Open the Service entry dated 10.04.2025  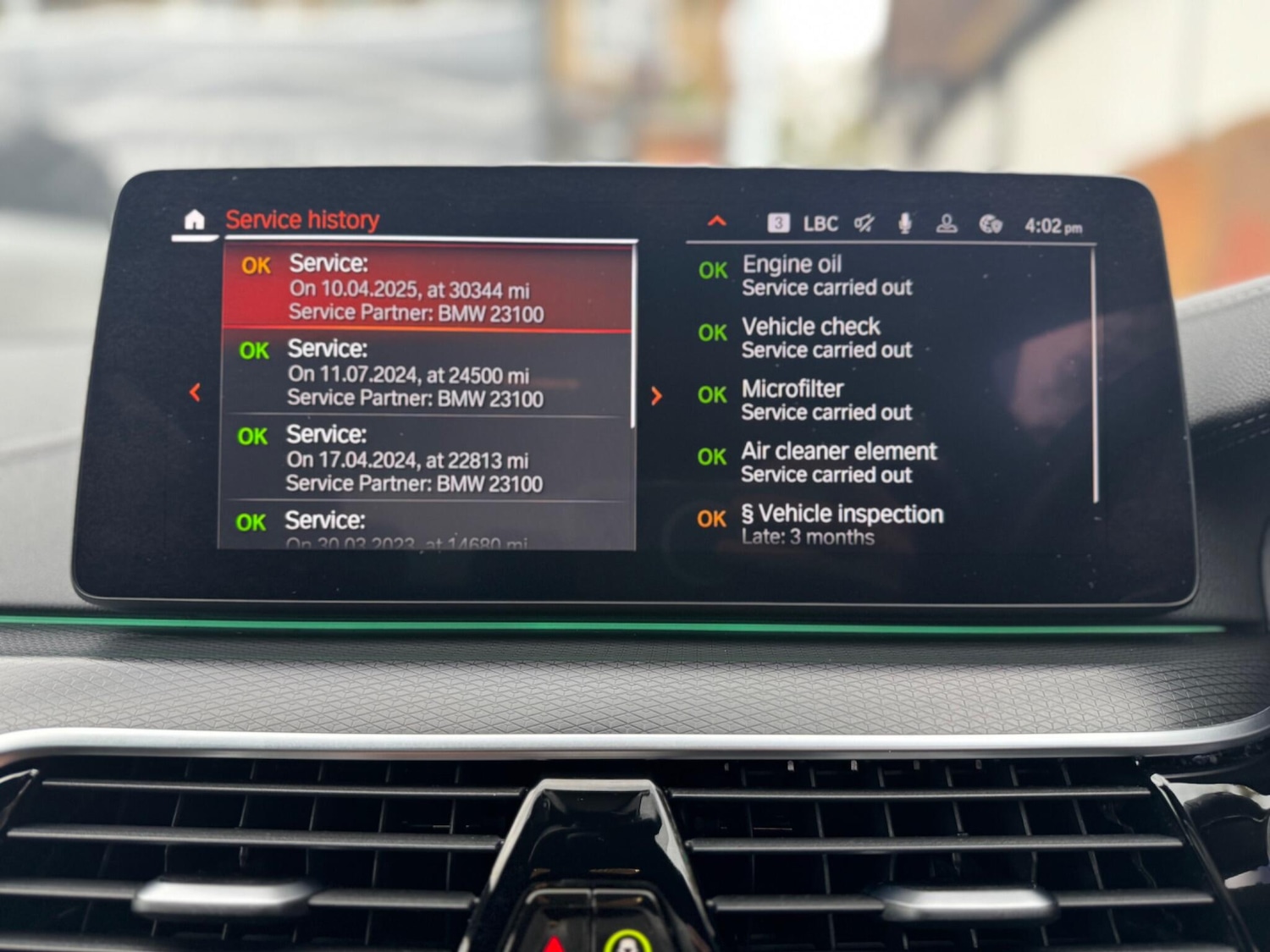423,283
